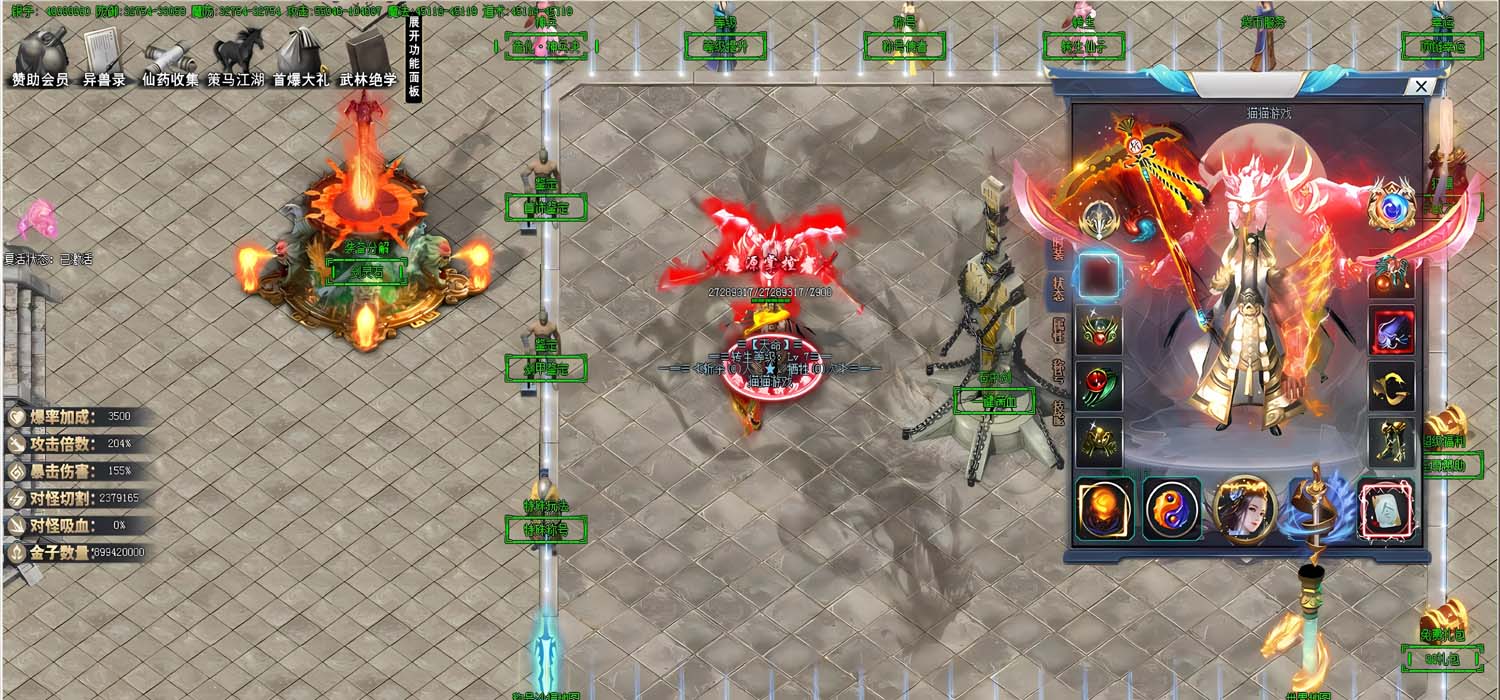Switch to the 状态 status tab
Screen dimensions: 1500x700
1058,287
